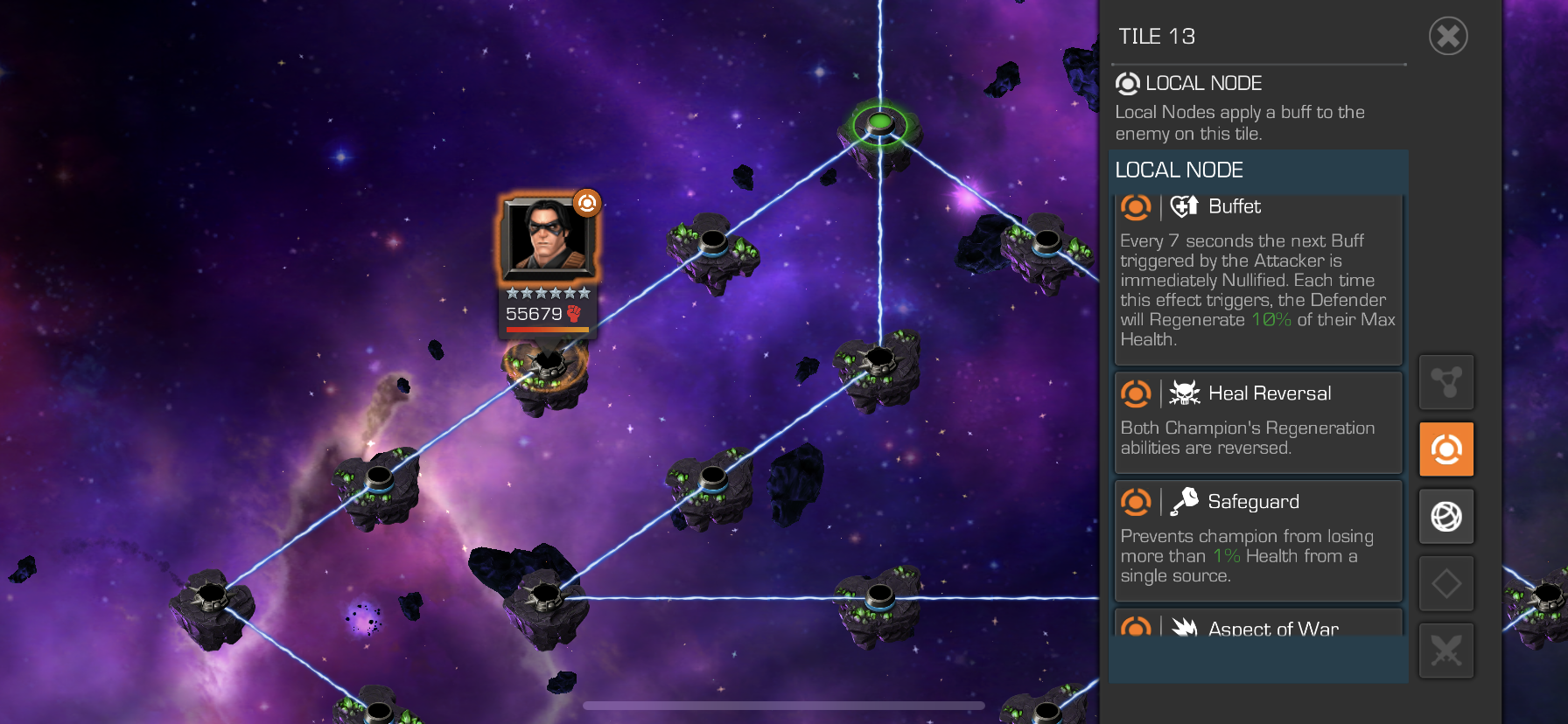The image size is (1568, 724).
Task: Close the Tile 13 info panel
Action: coord(1448,37)
